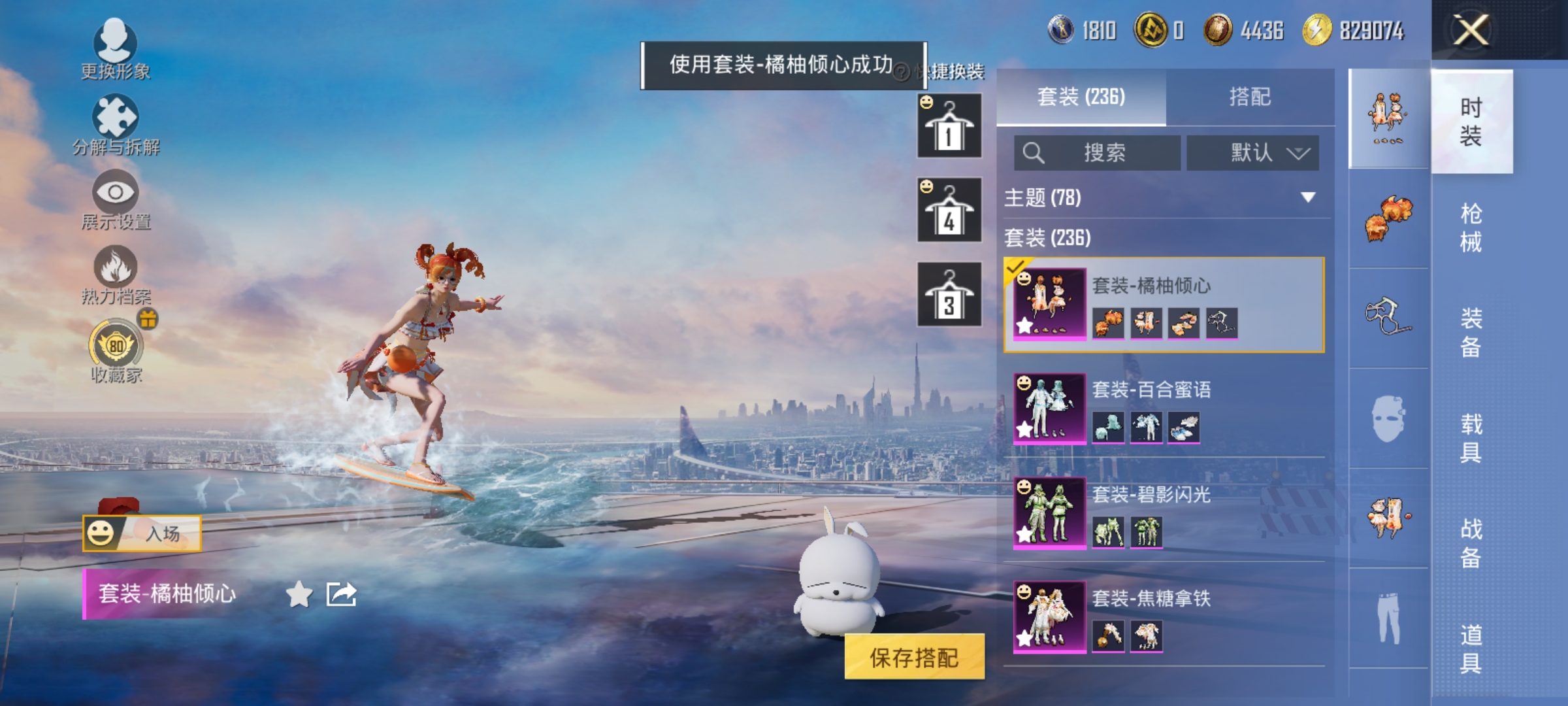Viewport: 1568px width, 706px height.
Task: Open the 默认 sort dropdown
Action: pos(1252,153)
